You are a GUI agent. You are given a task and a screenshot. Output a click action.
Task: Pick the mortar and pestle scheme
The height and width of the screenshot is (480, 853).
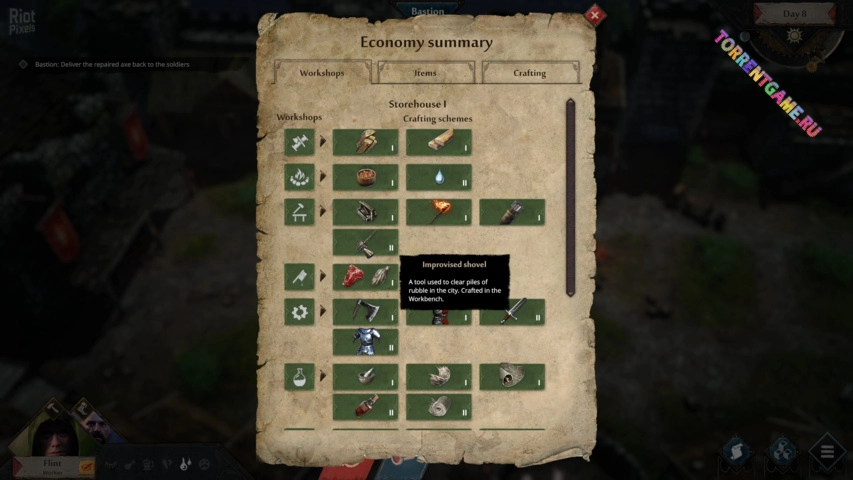coord(365,377)
